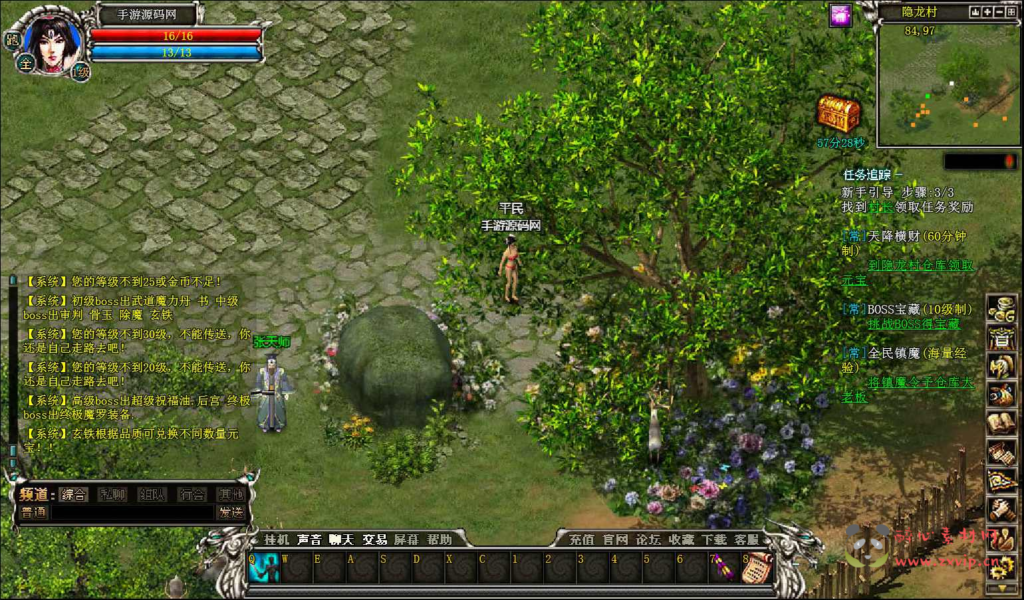This screenshot has width=1024, height=600.
Task: Open the 论坛 forum link
Action: (648, 539)
